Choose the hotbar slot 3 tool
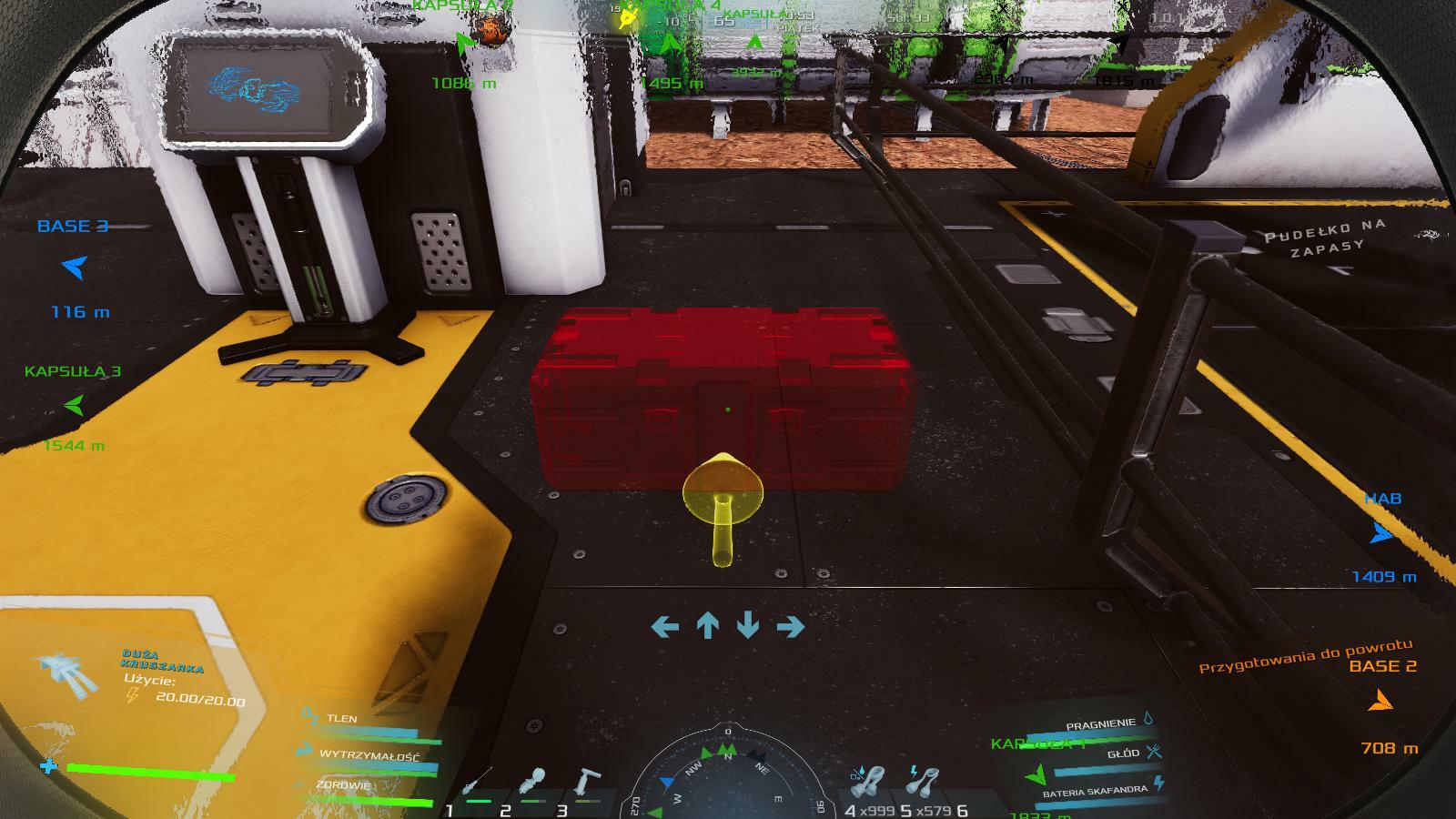1456x819 pixels. (x=587, y=781)
